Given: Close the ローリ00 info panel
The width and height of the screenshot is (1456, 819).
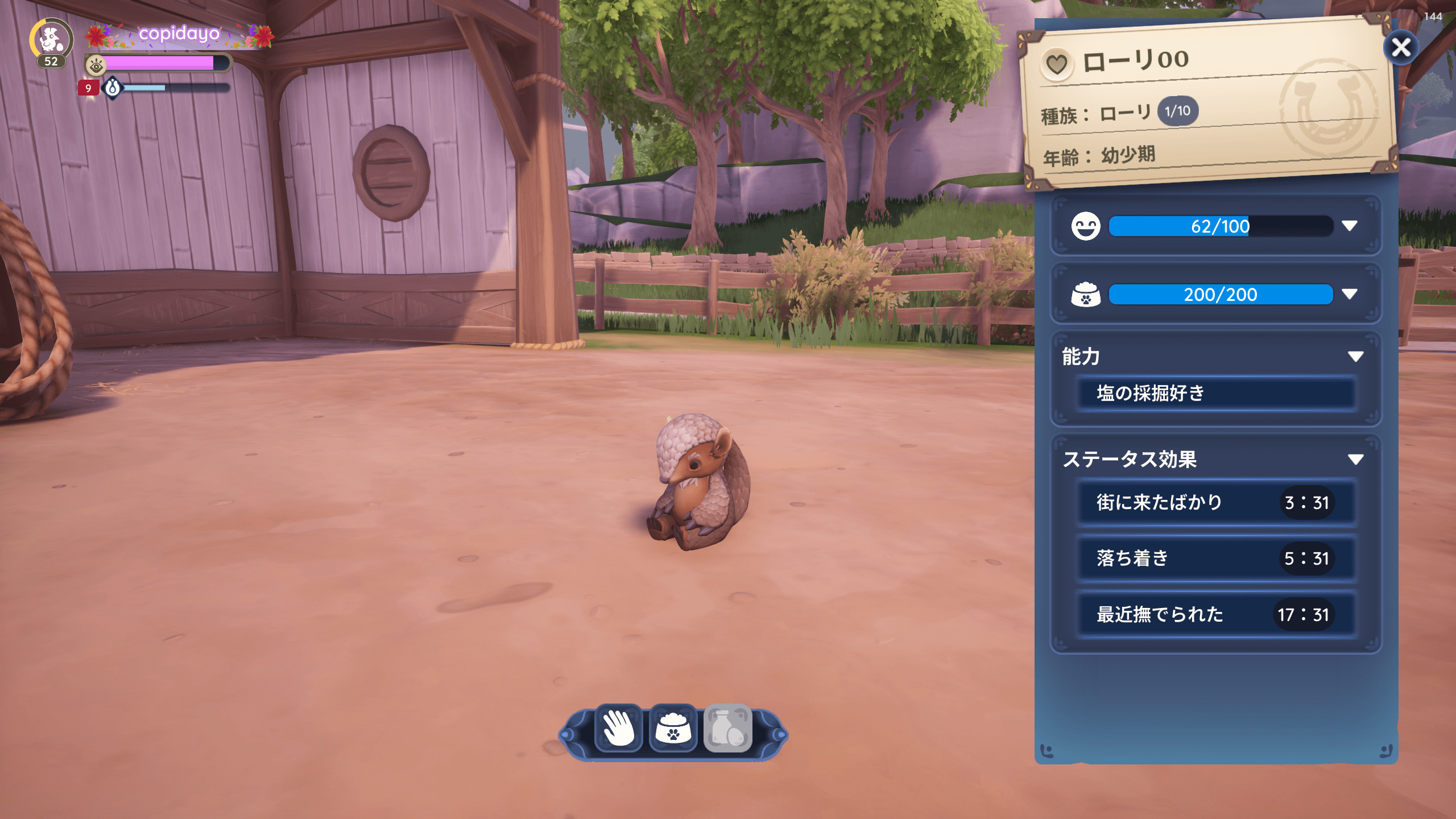Looking at the screenshot, I should pos(1400,48).
